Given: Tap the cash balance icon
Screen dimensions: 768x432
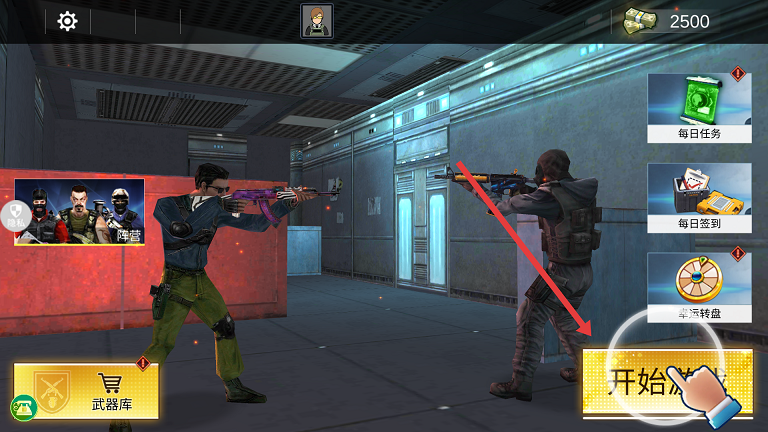Looking at the screenshot, I should pyautogui.click(x=640, y=21).
